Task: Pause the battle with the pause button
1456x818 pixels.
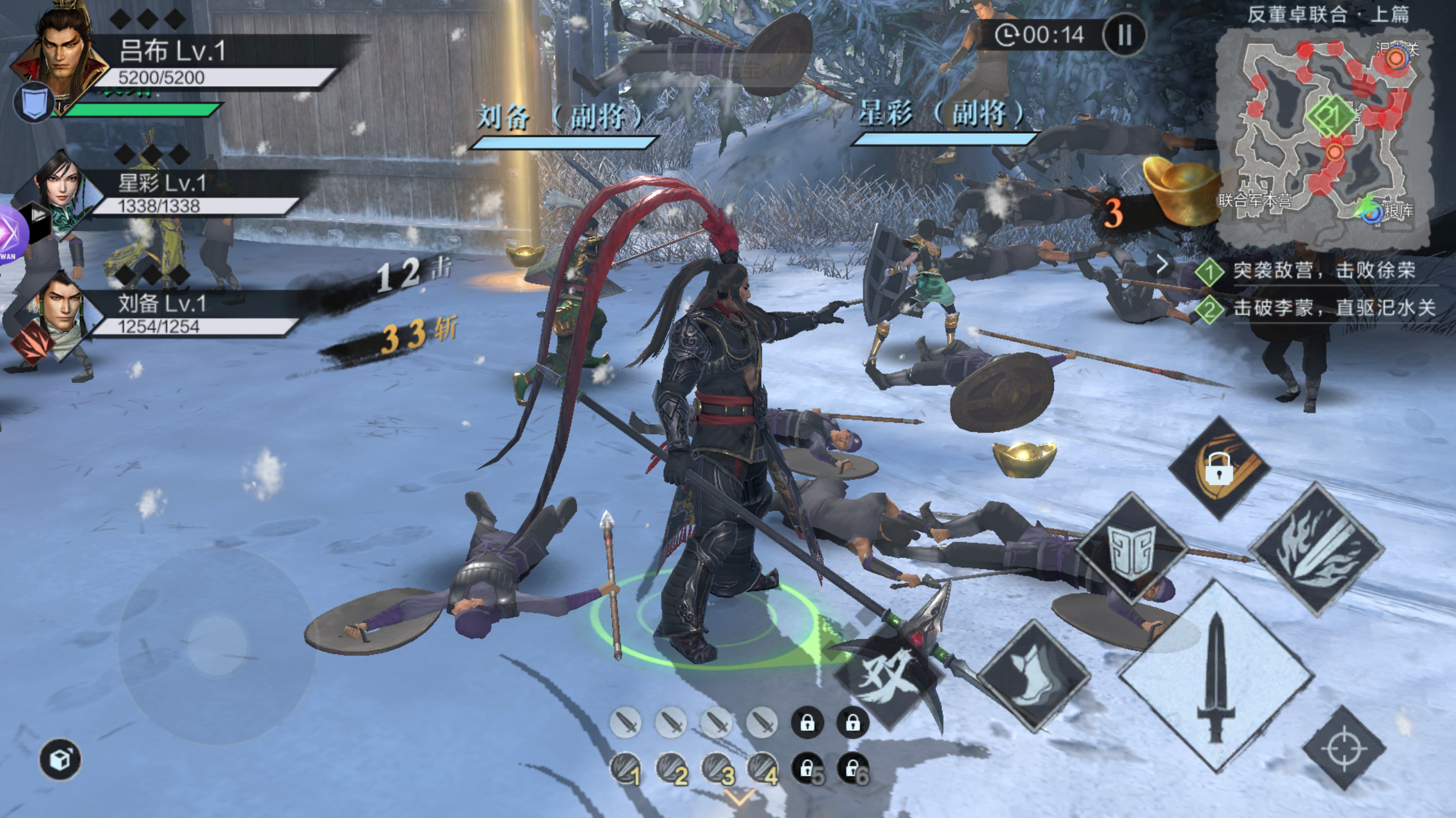Action: click(x=1124, y=35)
